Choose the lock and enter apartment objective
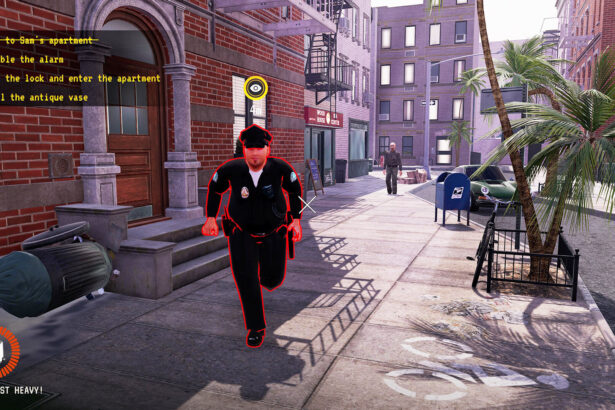This screenshot has width=615, height=410. click(x=80, y=78)
